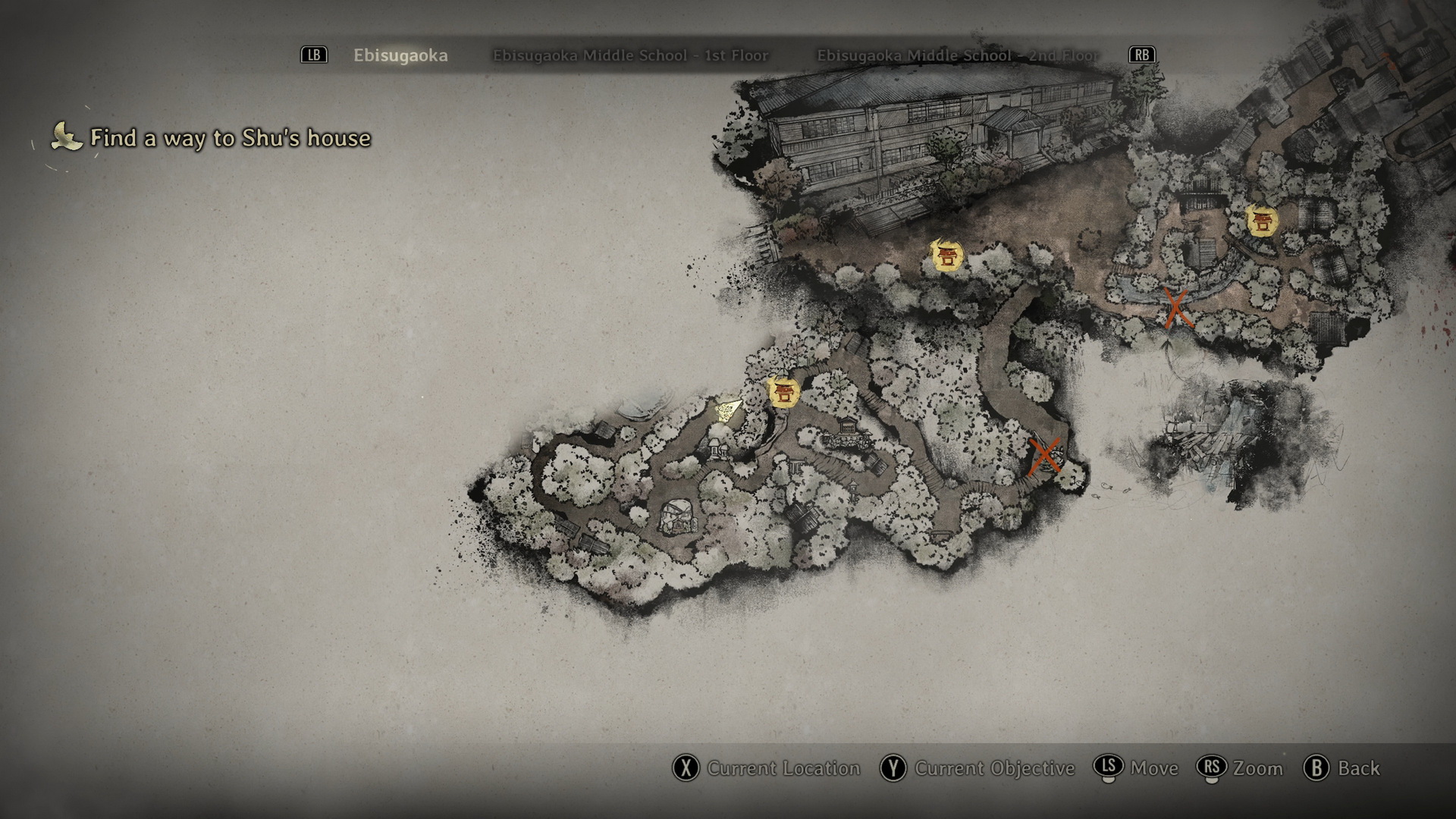1456x819 pixels.
Task: Click the red X marker by the village stream
Action: [1176, 309]
